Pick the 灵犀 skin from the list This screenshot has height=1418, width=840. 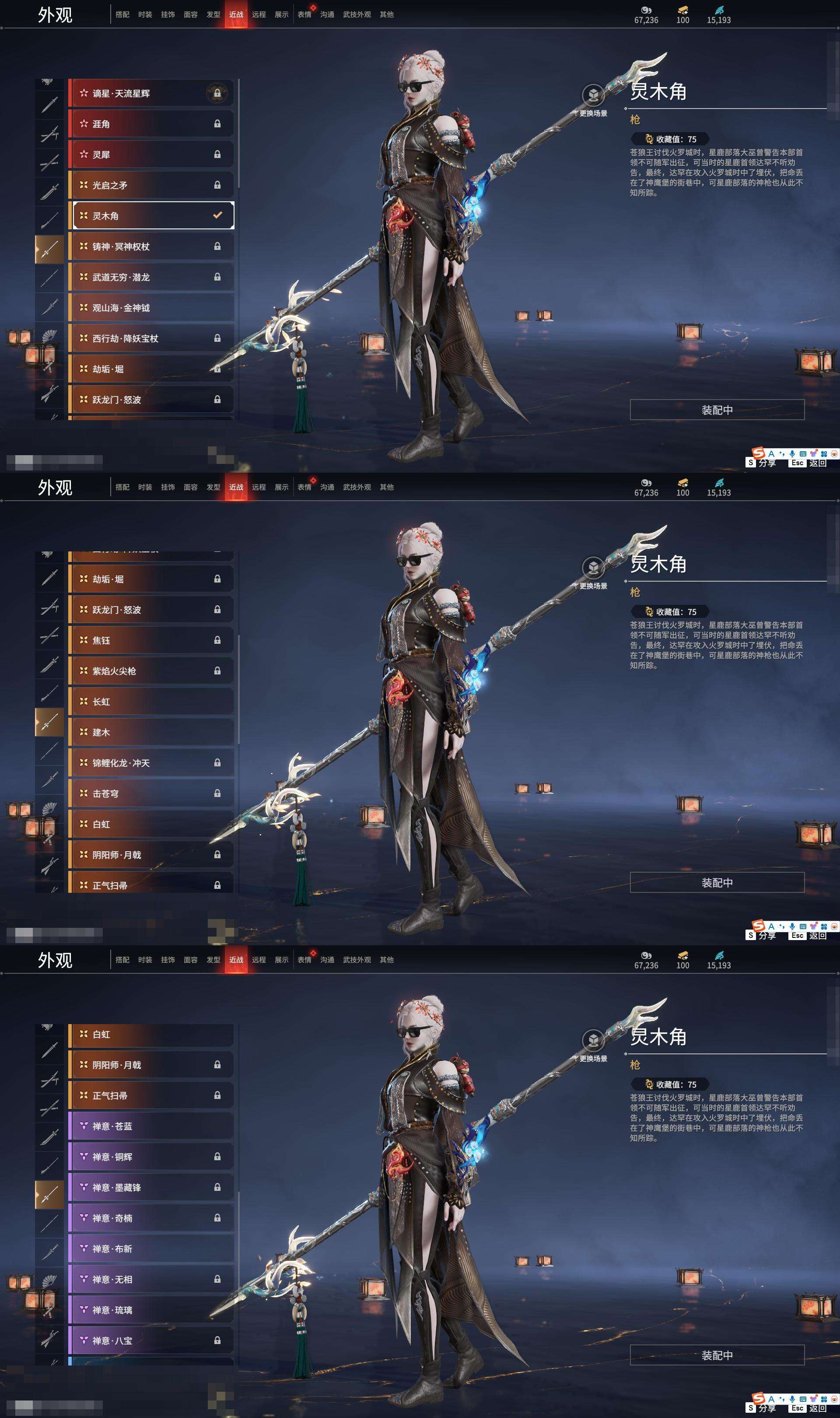coord(150,154)
